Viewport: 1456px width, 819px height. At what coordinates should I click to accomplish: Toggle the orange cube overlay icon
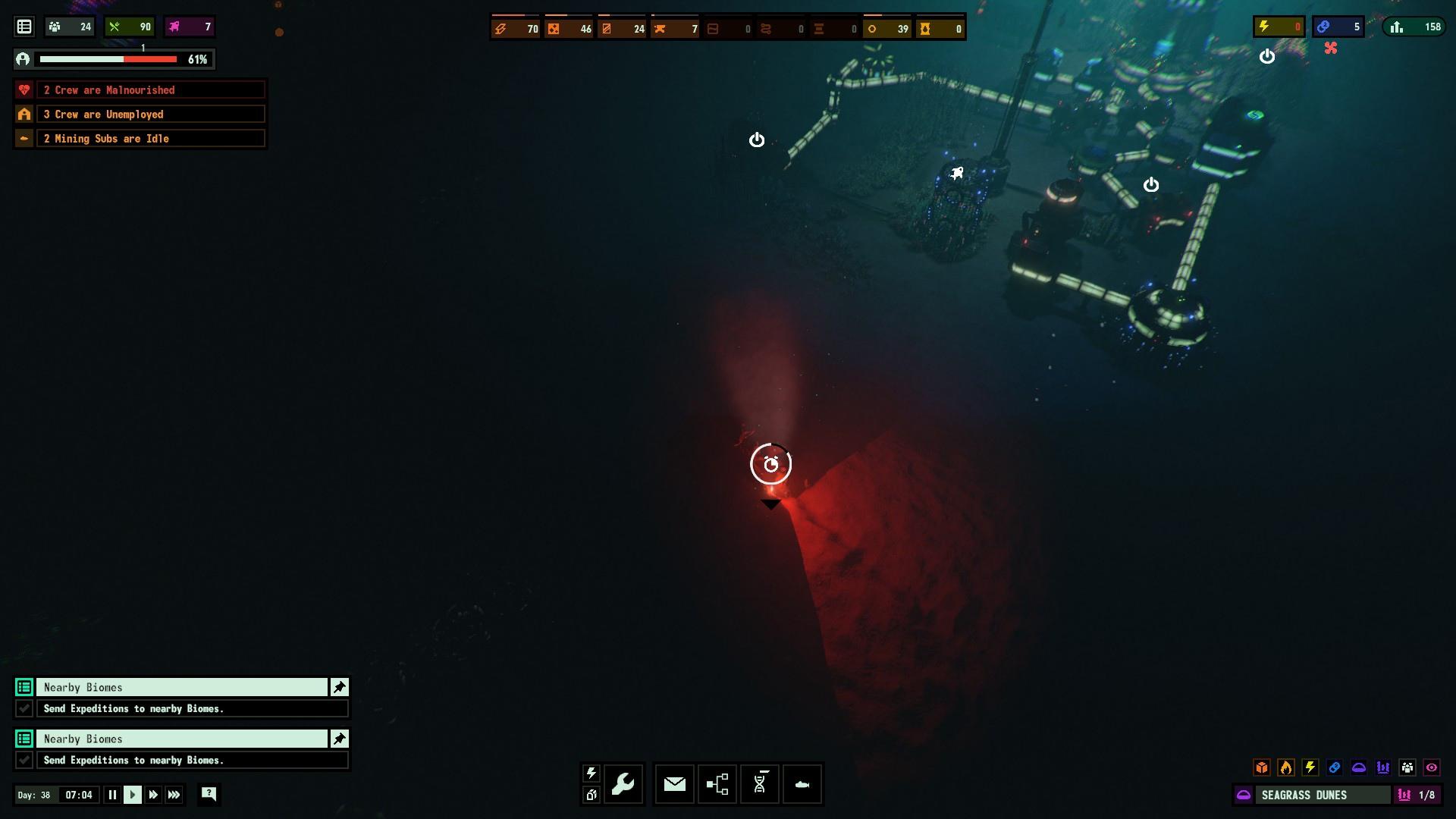click(x=1262, y=767)
